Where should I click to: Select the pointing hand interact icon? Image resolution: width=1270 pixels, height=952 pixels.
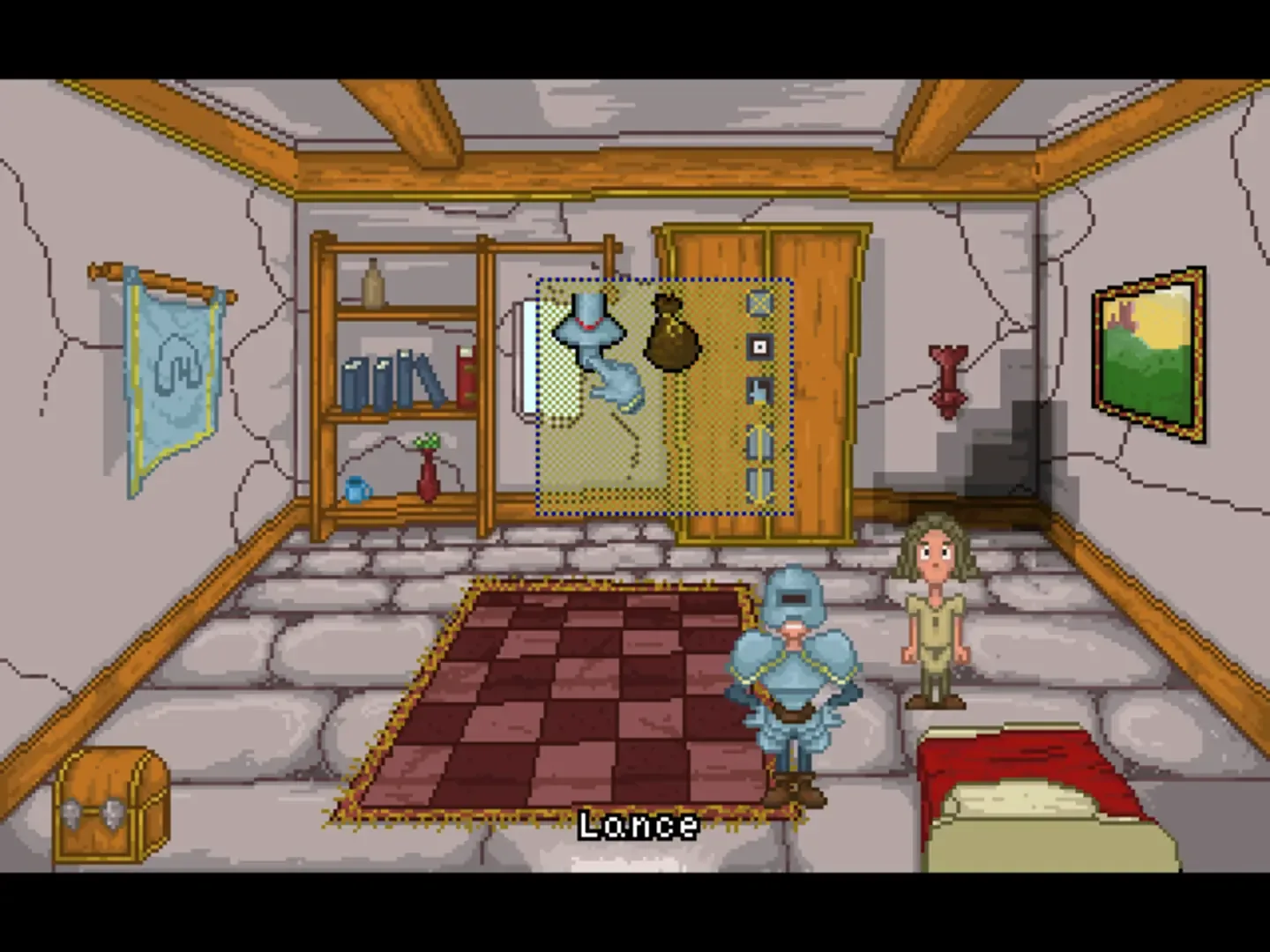pyautogui.click(x=758, y=390)
